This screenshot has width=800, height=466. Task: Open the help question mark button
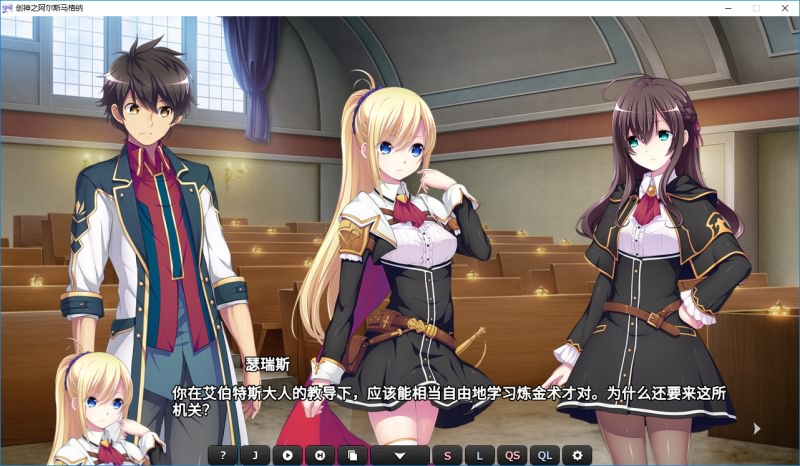pyautogui.click(x=223, y=455)
